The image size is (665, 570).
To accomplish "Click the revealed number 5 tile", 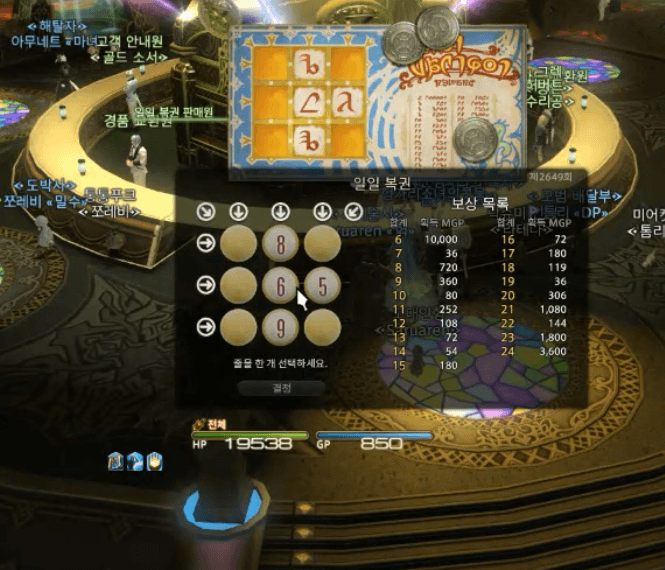I will [x=322, y=286].
